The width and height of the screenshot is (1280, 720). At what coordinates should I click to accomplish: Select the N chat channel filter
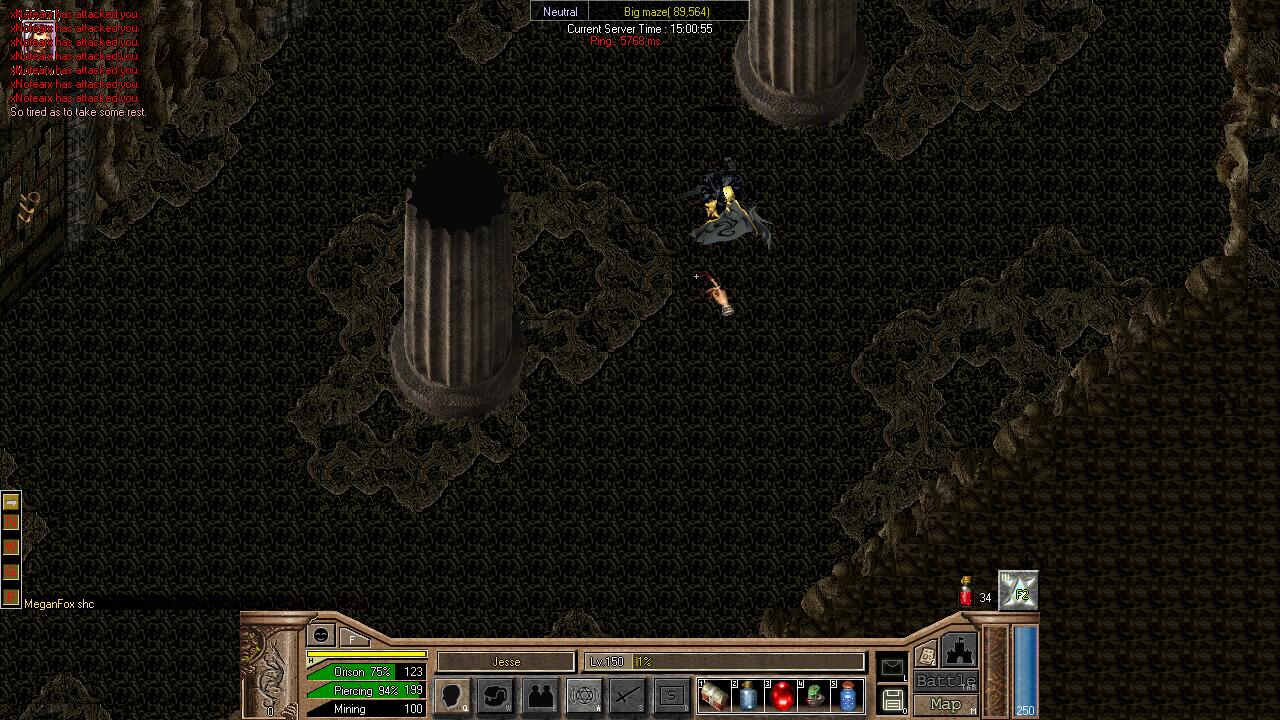point(11,523)
